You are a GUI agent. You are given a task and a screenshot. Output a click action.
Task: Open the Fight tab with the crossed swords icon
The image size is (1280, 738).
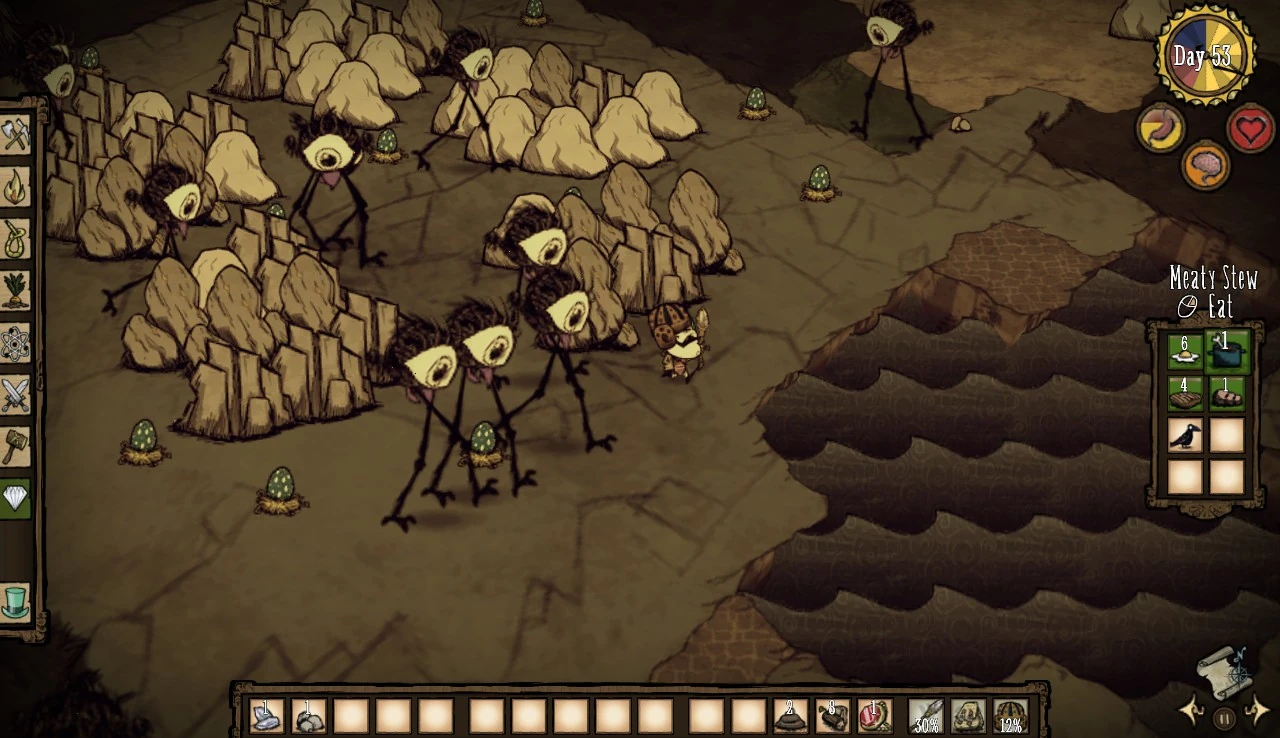click(14, 395)
